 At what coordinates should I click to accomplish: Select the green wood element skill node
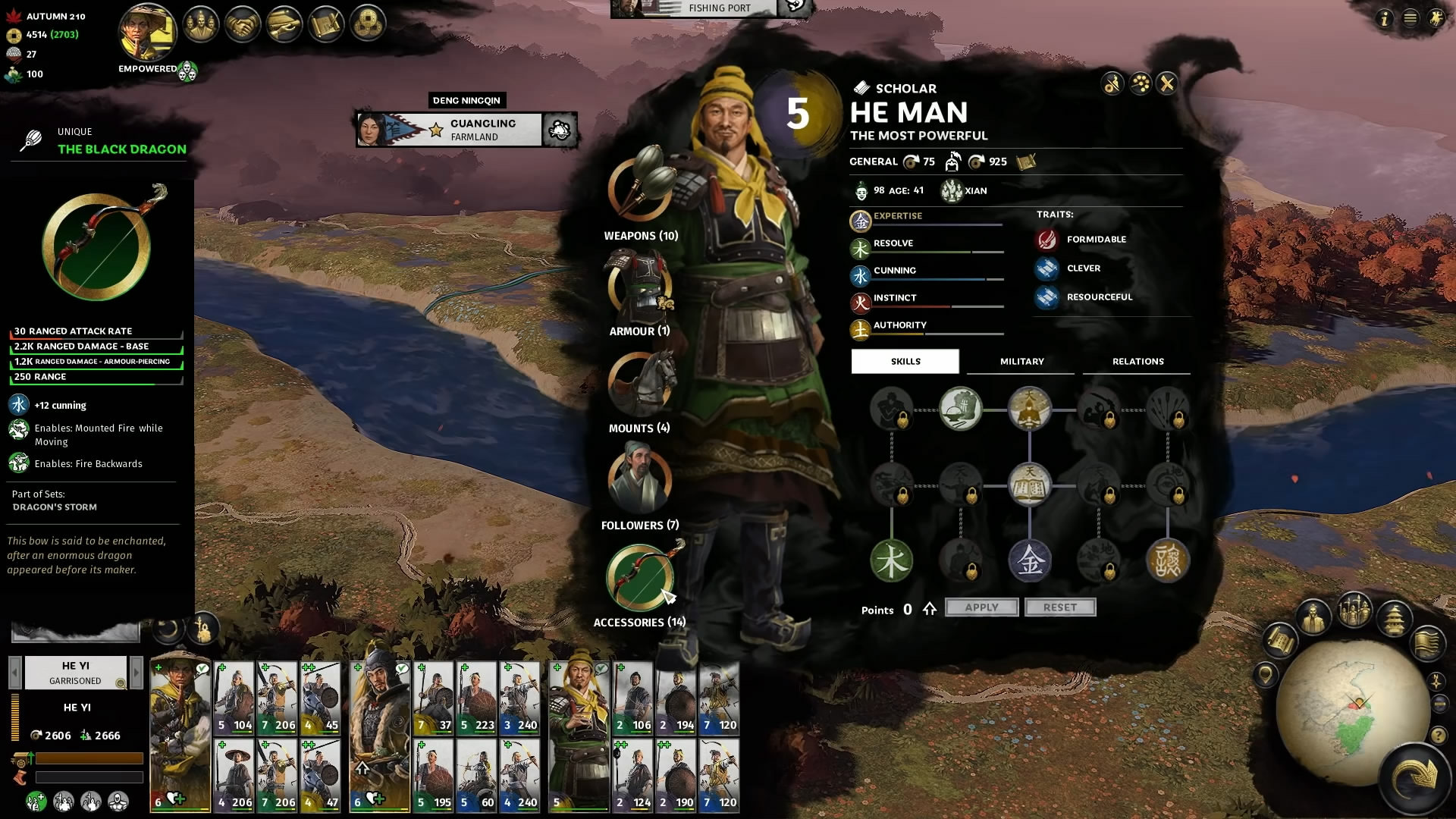(891, 561)
